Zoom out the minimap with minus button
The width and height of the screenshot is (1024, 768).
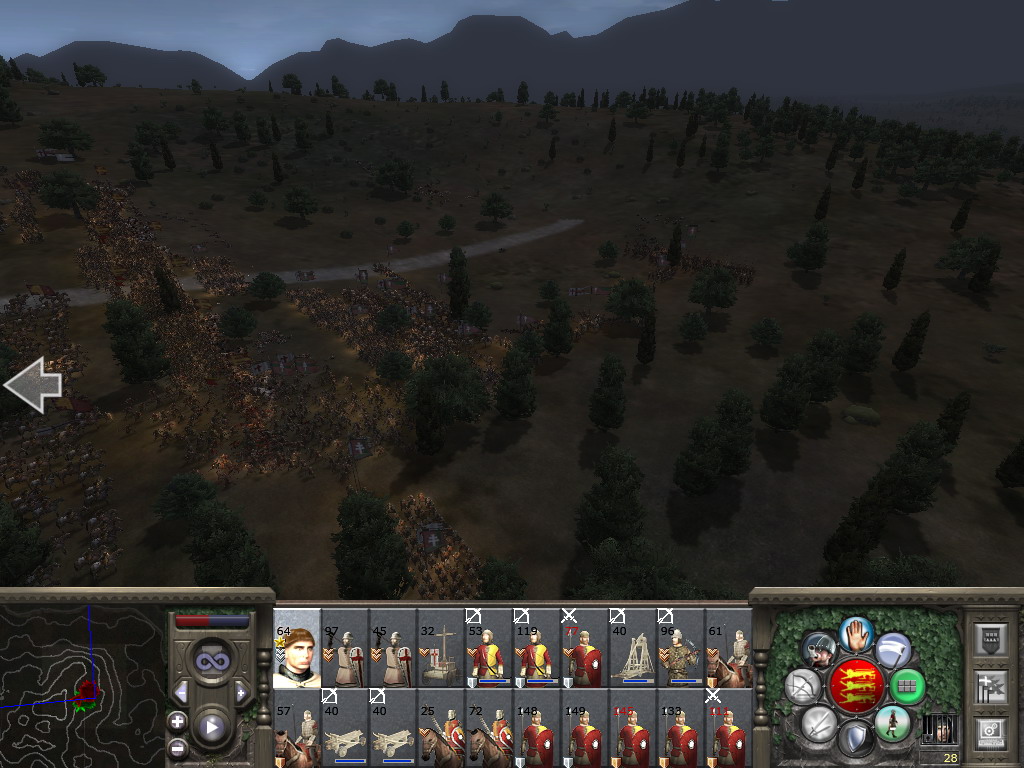pos(178,747)
